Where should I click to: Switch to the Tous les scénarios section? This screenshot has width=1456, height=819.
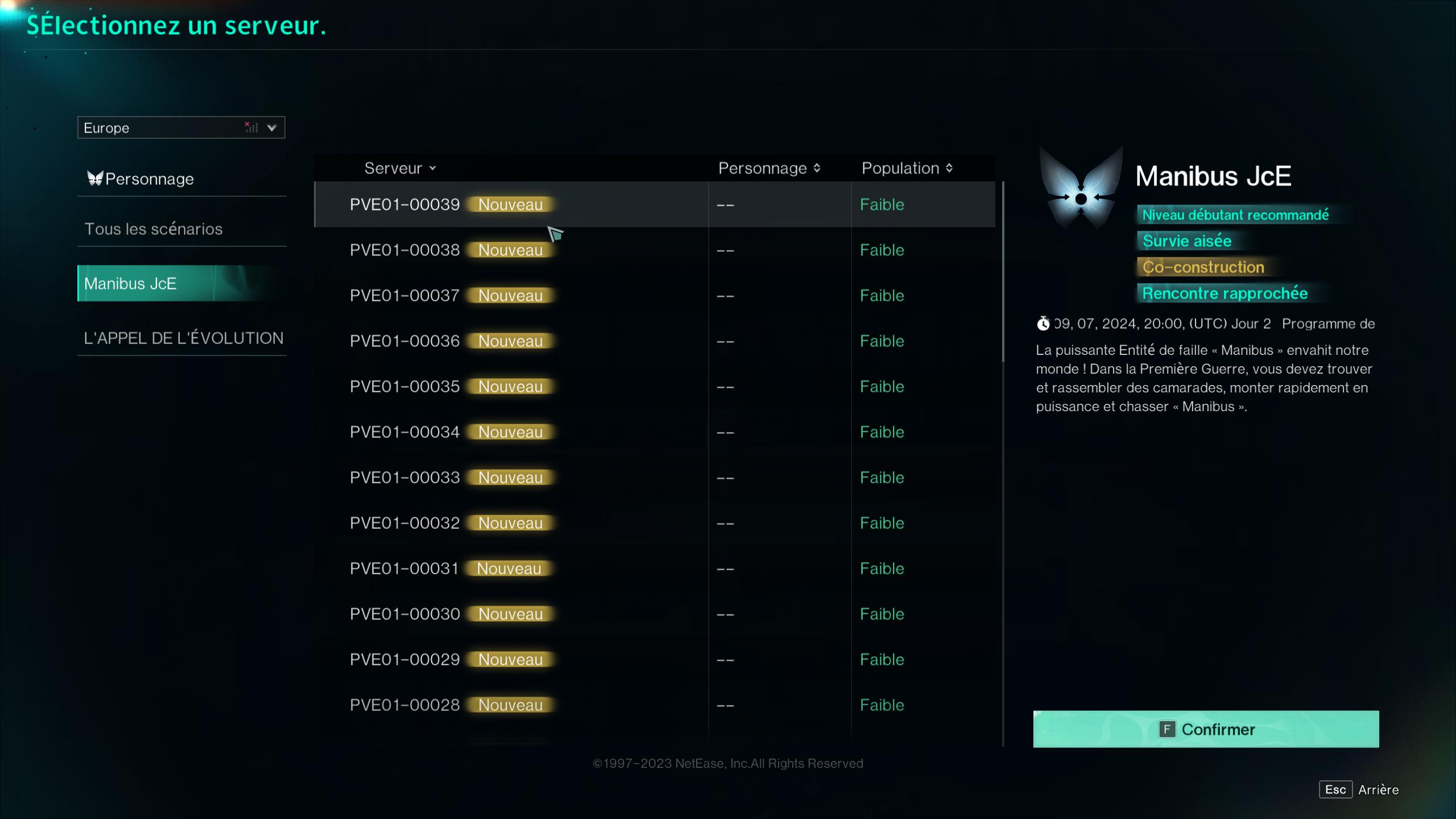pyautogui.click(x=154, y=228)
